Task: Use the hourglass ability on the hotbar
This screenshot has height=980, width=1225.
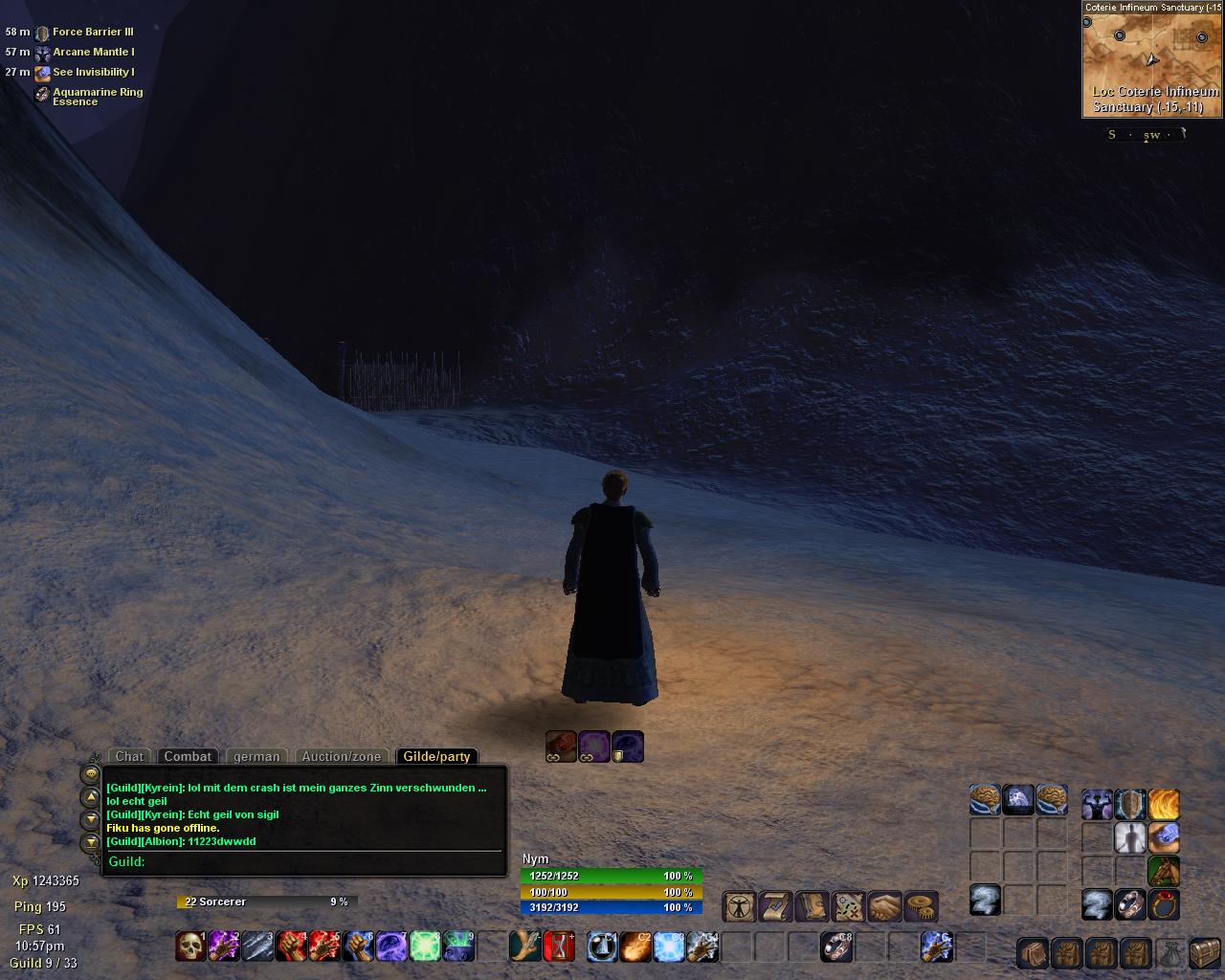Action: (559, 947)
